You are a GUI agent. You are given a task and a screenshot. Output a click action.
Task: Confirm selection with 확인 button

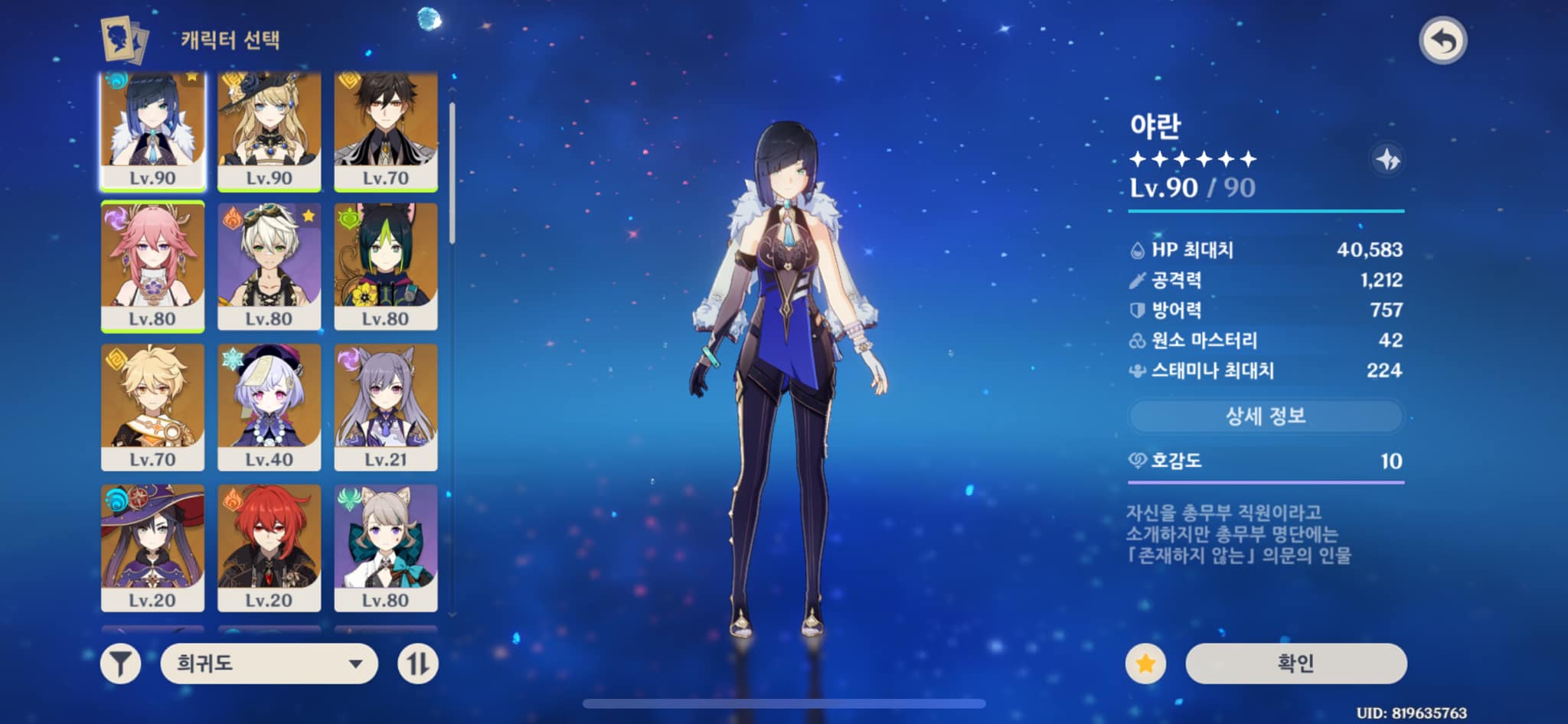coord(1295,664)
